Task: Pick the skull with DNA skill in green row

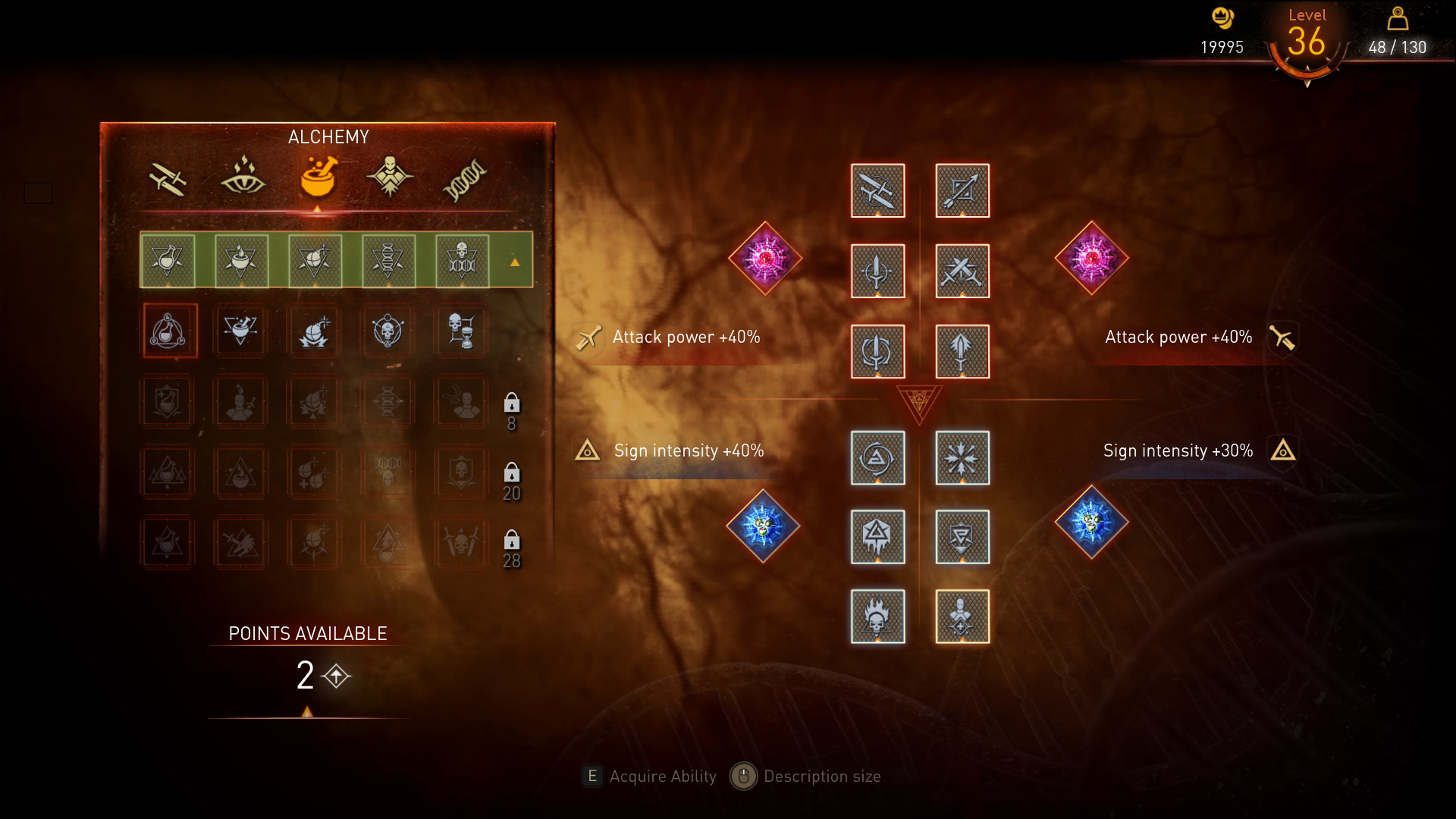Action: tap(461, 261)
